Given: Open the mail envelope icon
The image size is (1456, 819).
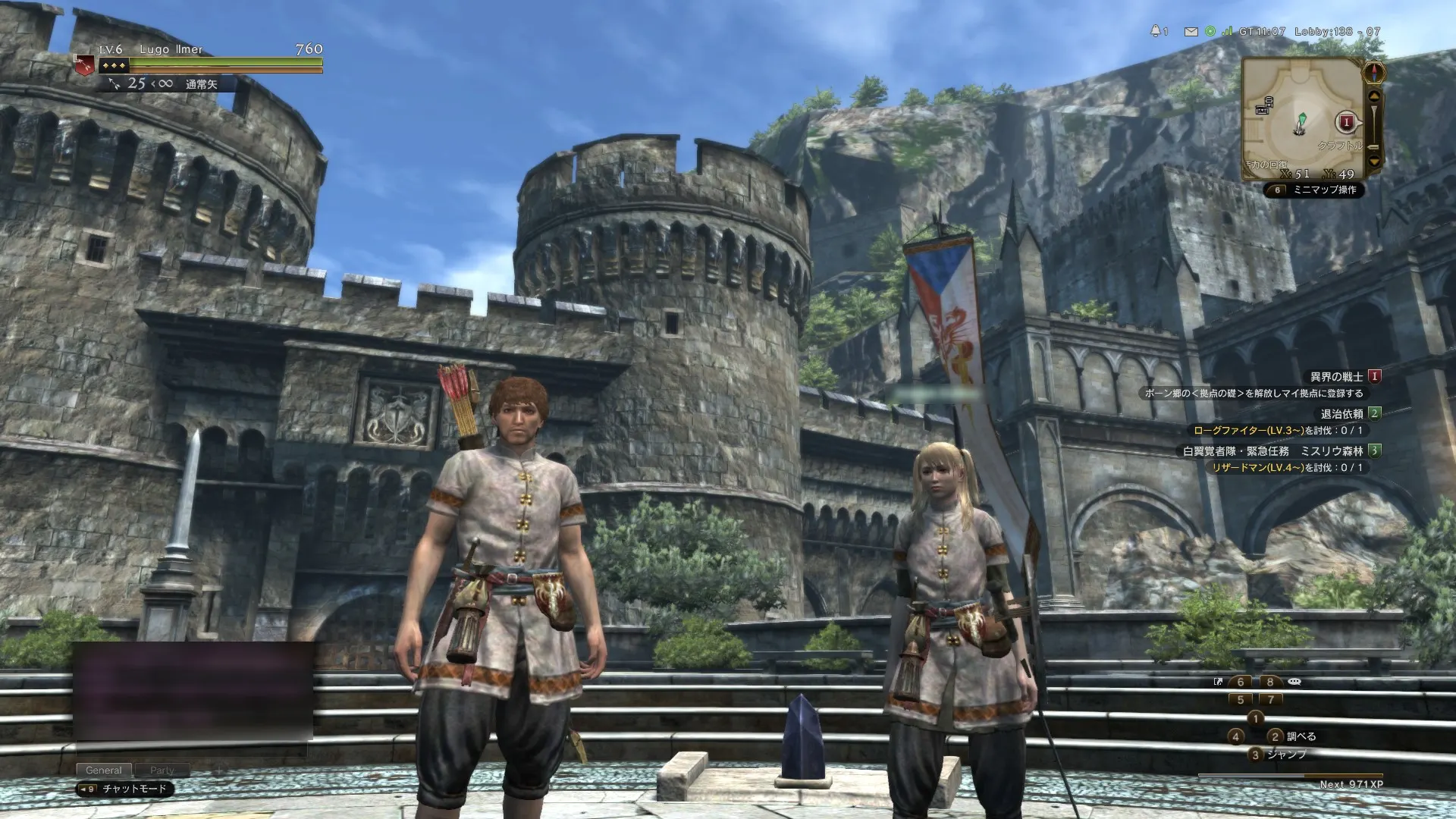Looking at the screenshot, I should pyautogui.click(x=1191, y=33).
